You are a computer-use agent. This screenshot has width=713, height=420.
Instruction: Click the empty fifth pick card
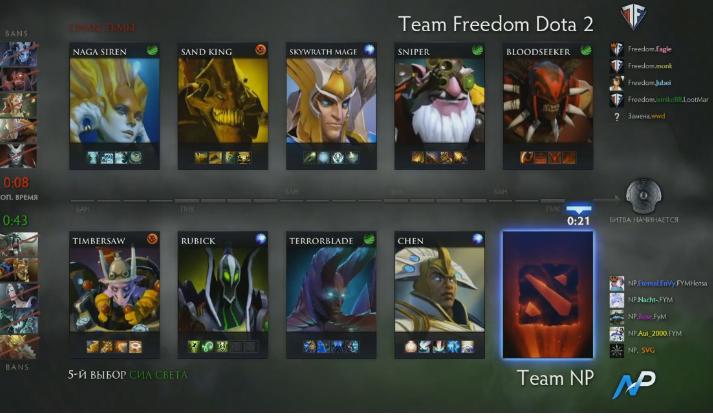(547, 295)
